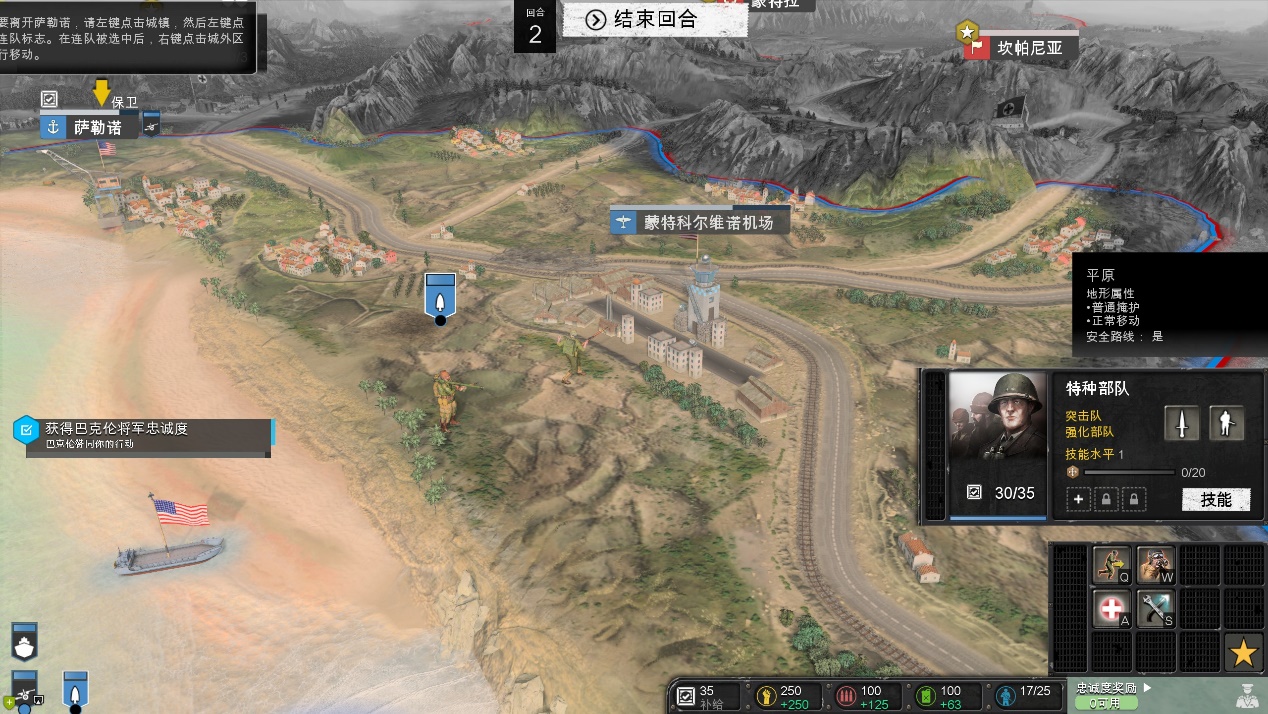Select the ship unit badge at screen edge
The width and height of the screenshot is (1268, 714).
(x=23, y=640)
